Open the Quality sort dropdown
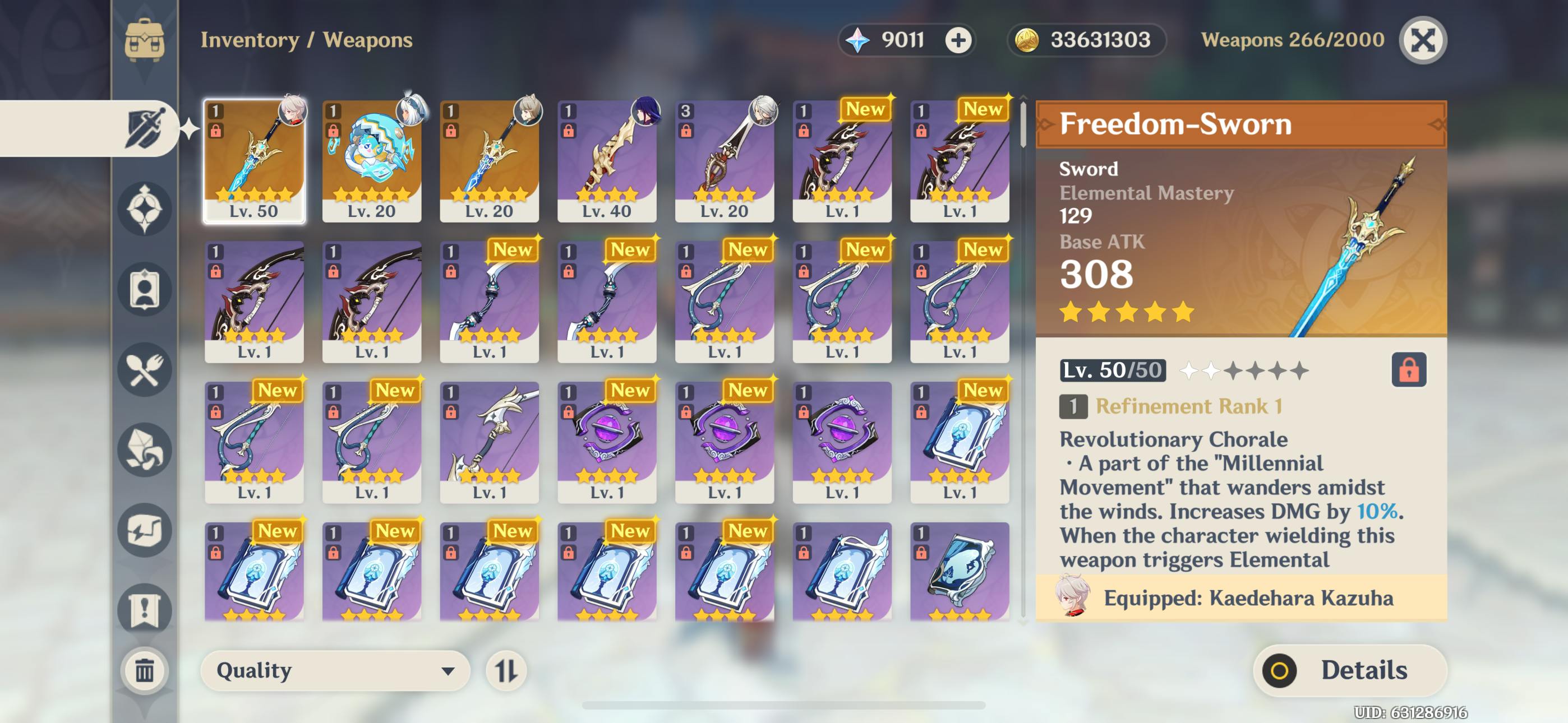This screenshot has height=723, width=1568. point(335,670)
